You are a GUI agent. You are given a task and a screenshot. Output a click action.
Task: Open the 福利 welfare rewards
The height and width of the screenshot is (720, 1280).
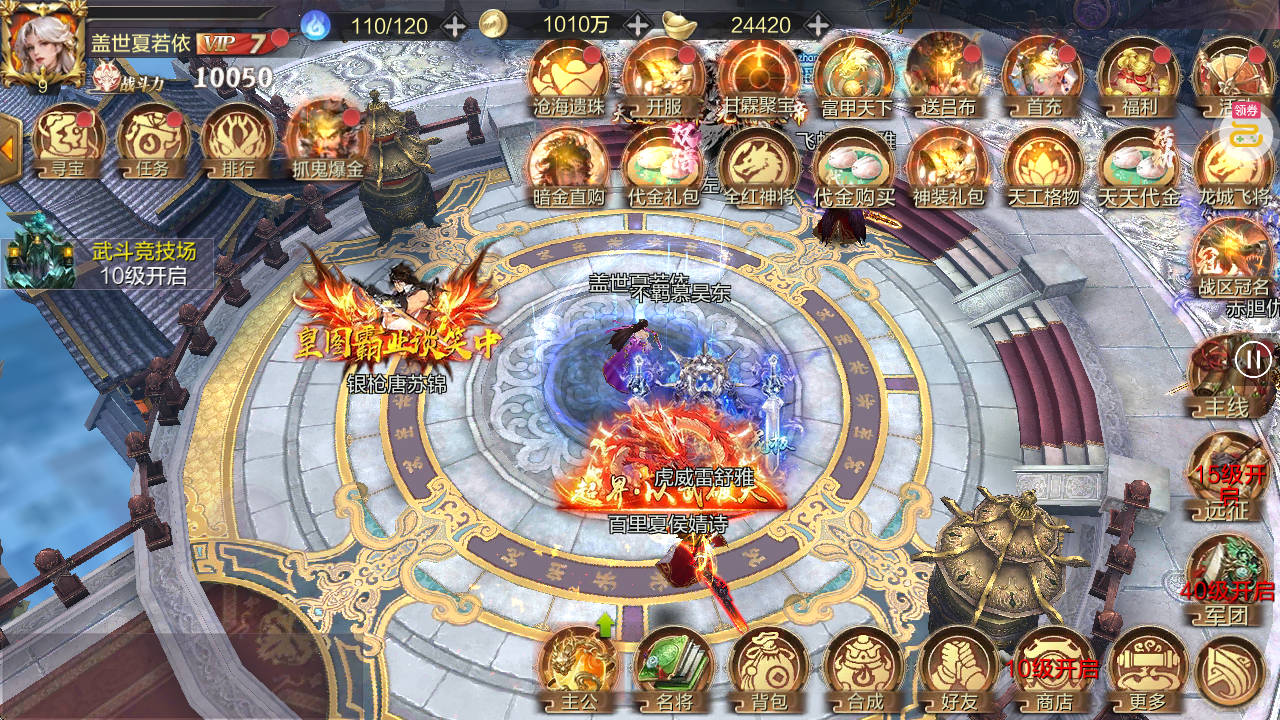click(1137, 76)
